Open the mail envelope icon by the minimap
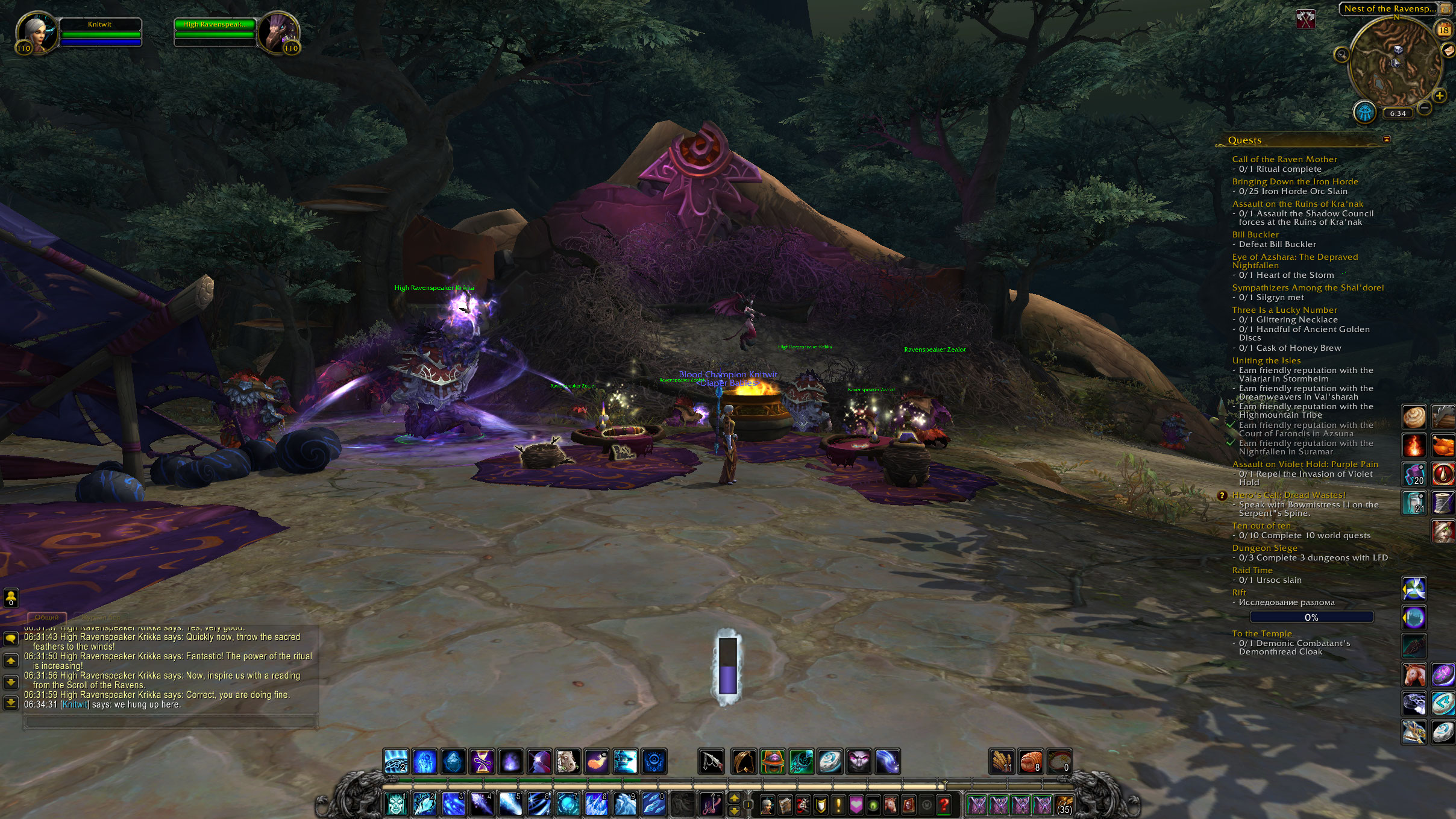 point(1449,51)
